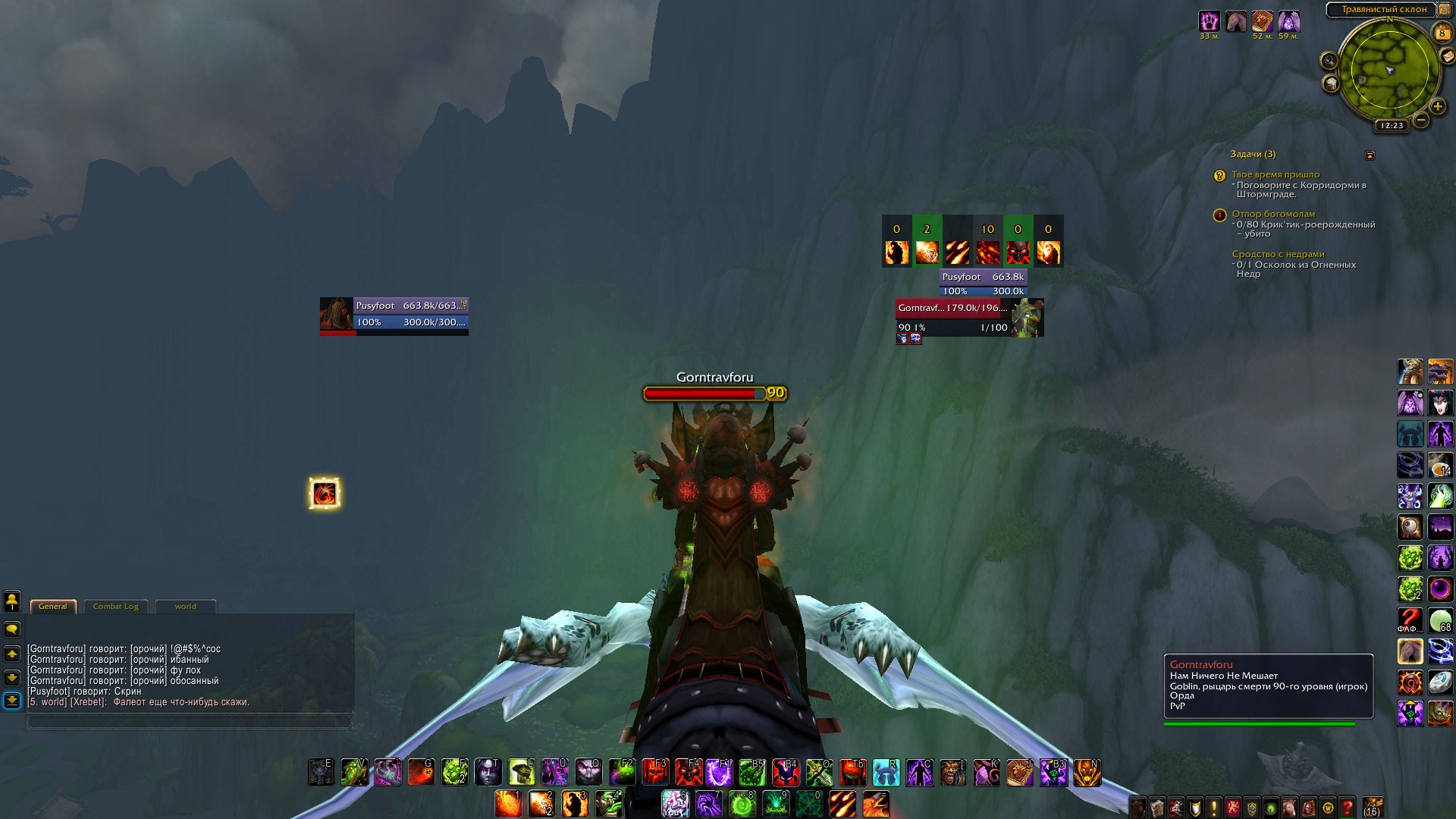Open the quest log exclamation mark button
Screen dimensions: 1456x819
pyautogui.click(x=1213, y=808)
